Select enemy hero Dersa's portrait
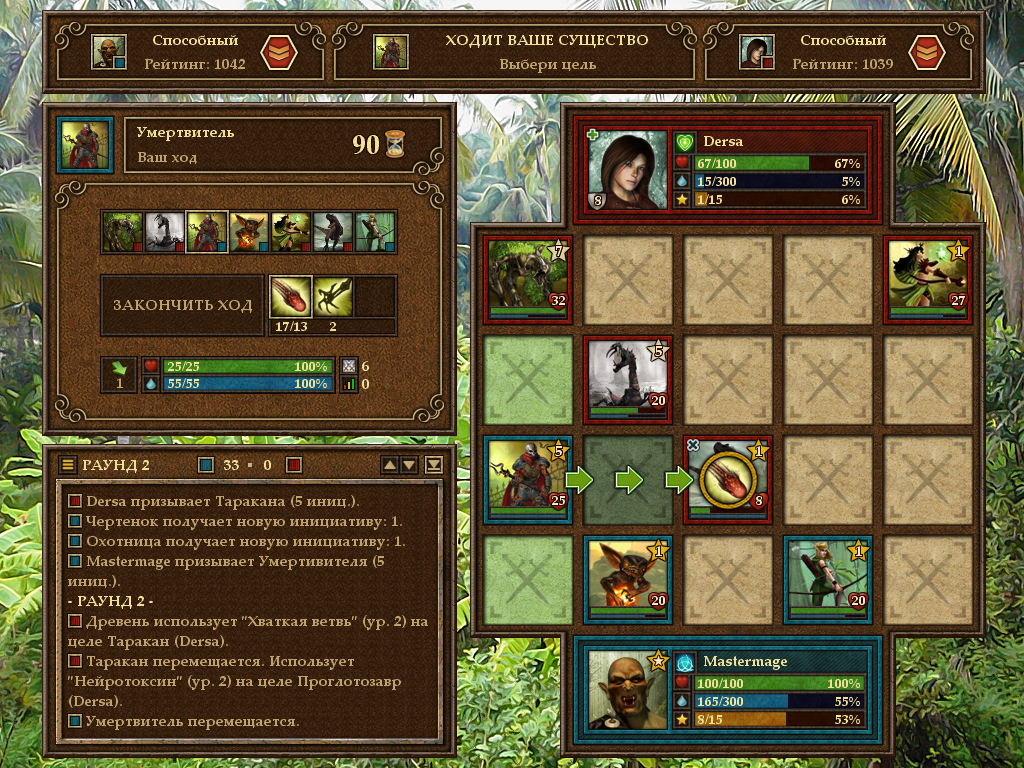This screenshot has height=768, width=1024. (x=628, y=170)
